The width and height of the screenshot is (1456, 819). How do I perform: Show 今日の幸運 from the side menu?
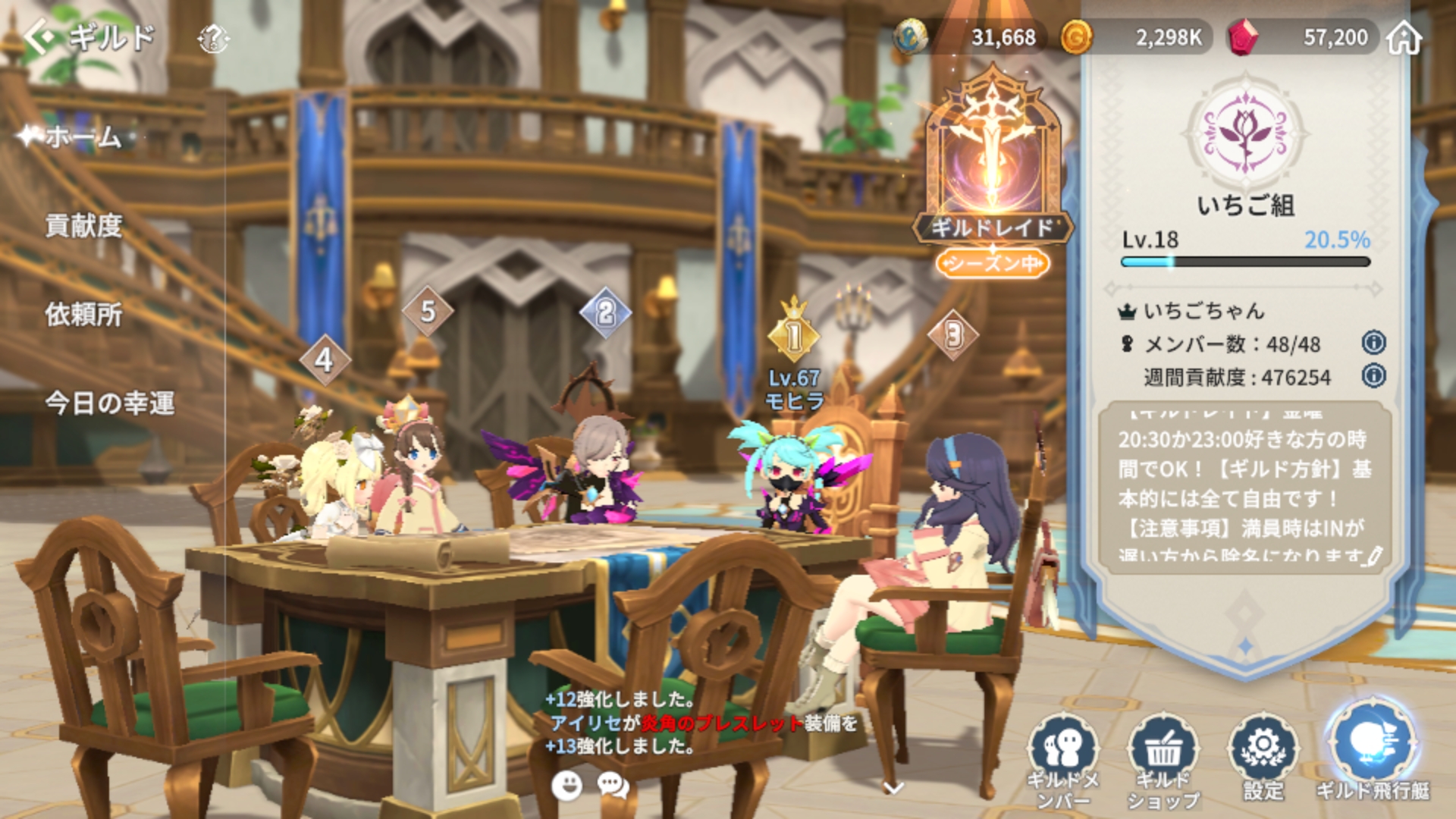pos(110,403)
